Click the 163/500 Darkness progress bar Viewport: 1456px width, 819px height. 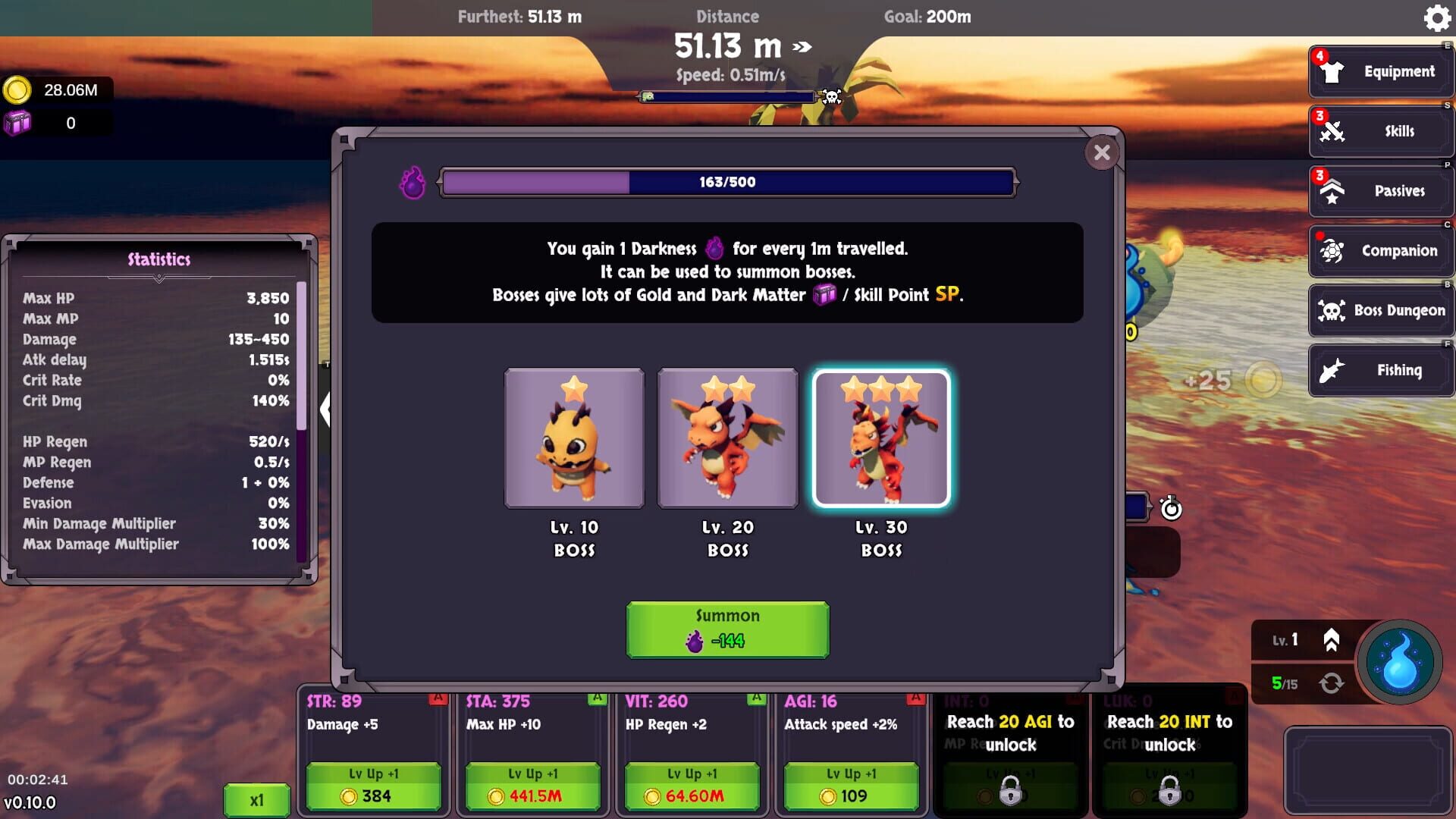[x=727, y=182]
